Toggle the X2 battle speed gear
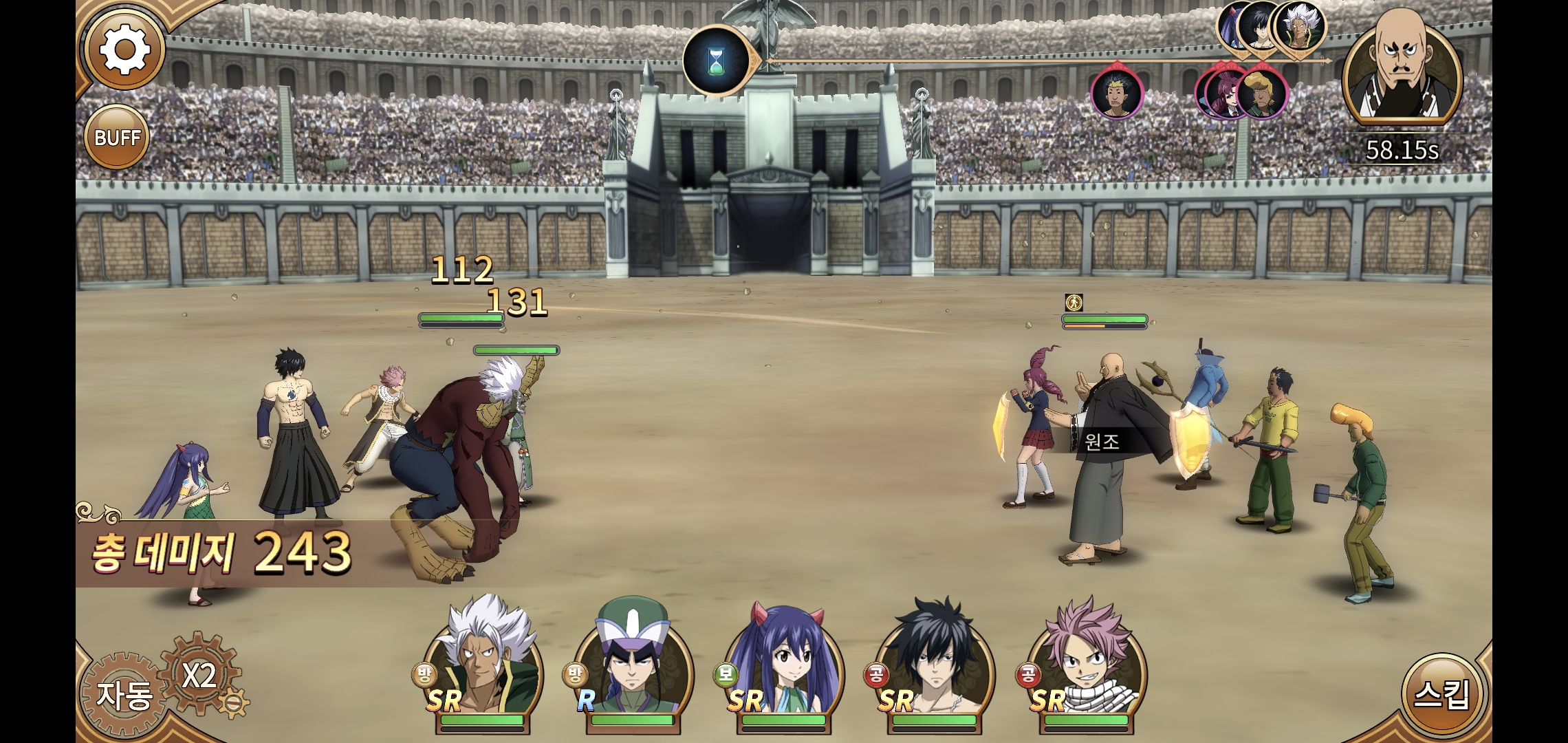This screenshot has width=1568, height=743. click(x=200, y=676)
